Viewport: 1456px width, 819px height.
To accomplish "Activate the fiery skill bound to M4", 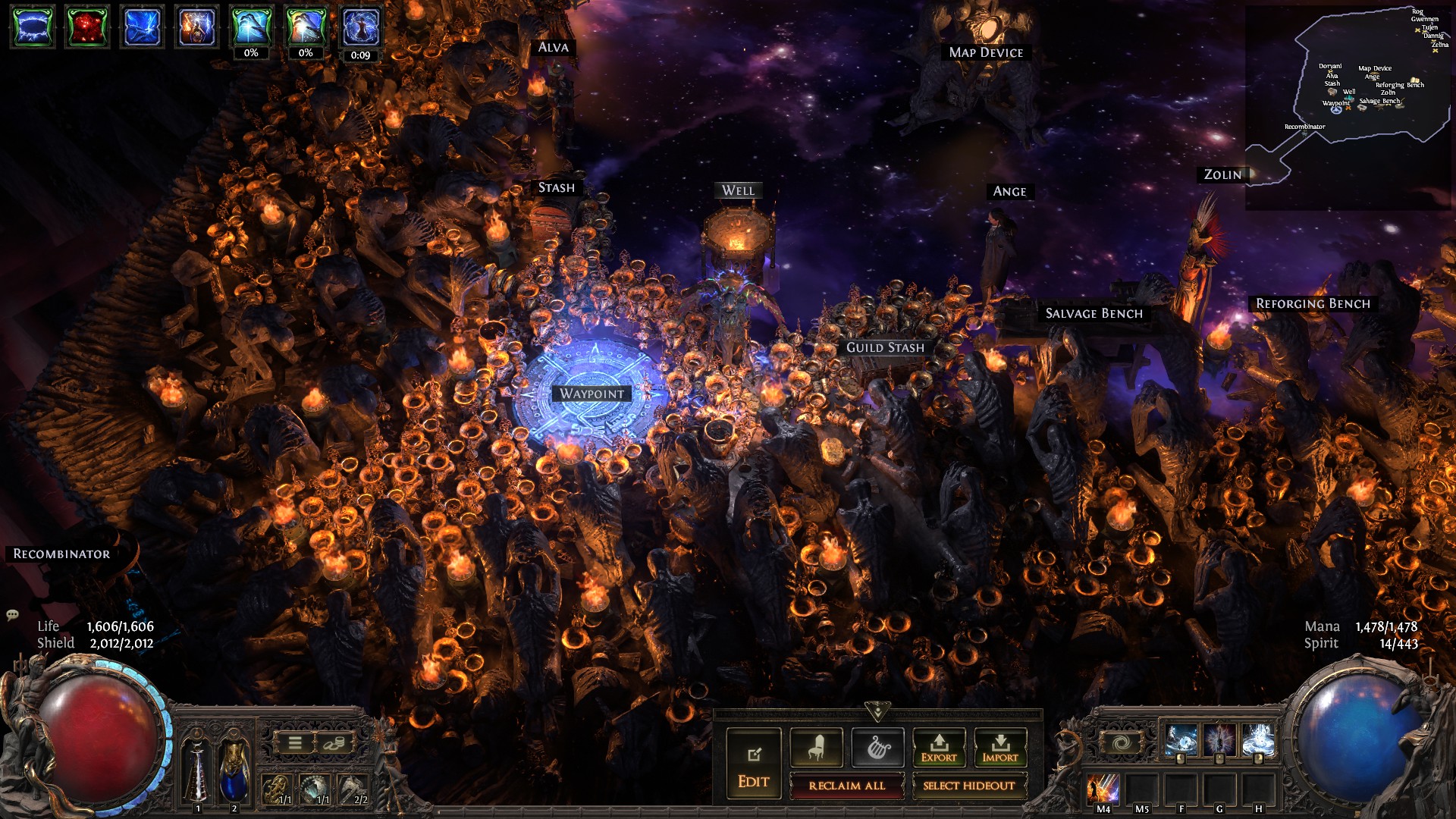I will click(1103, 789).
